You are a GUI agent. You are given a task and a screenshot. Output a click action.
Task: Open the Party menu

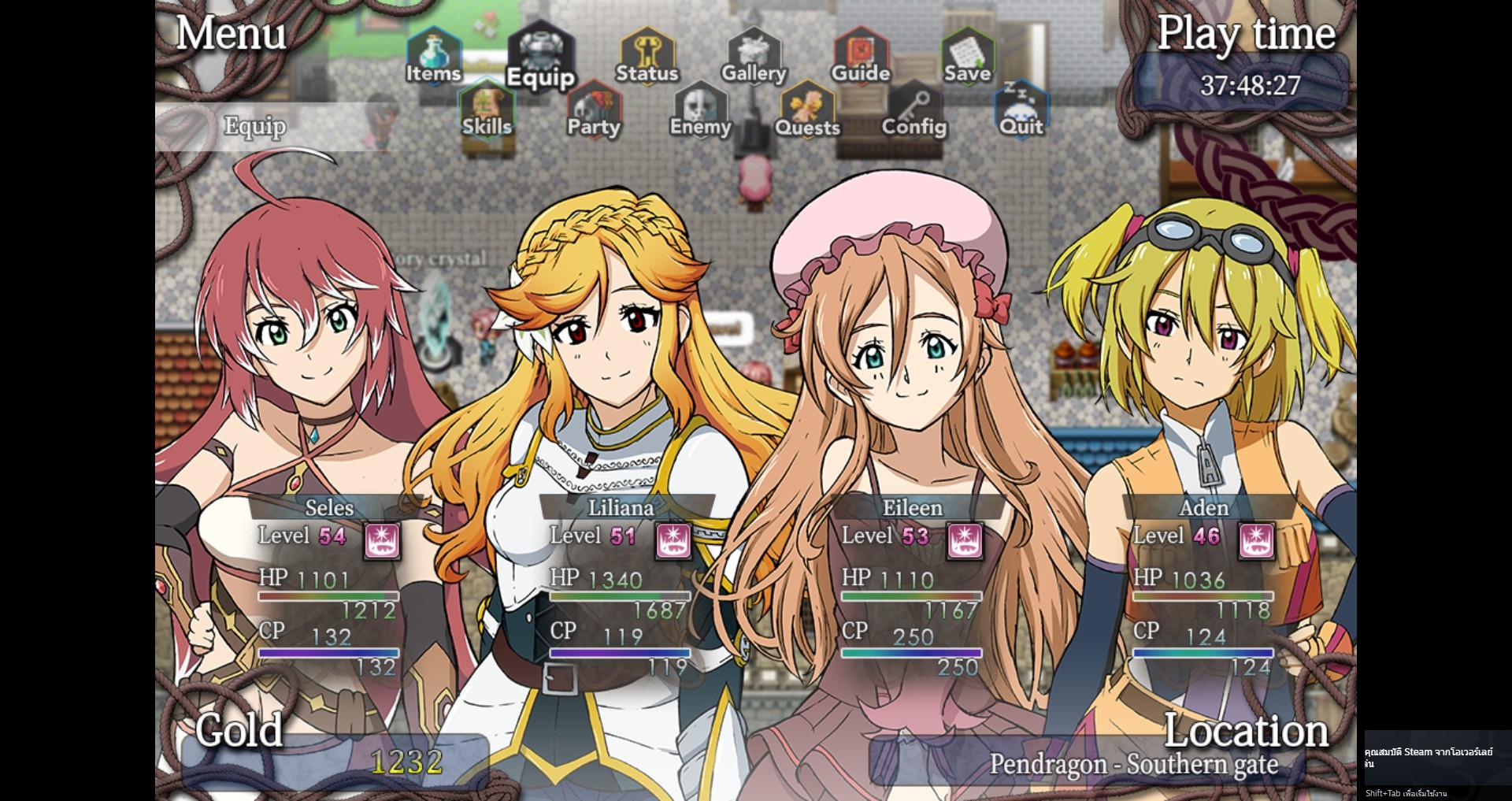click(x=594, y=110)
